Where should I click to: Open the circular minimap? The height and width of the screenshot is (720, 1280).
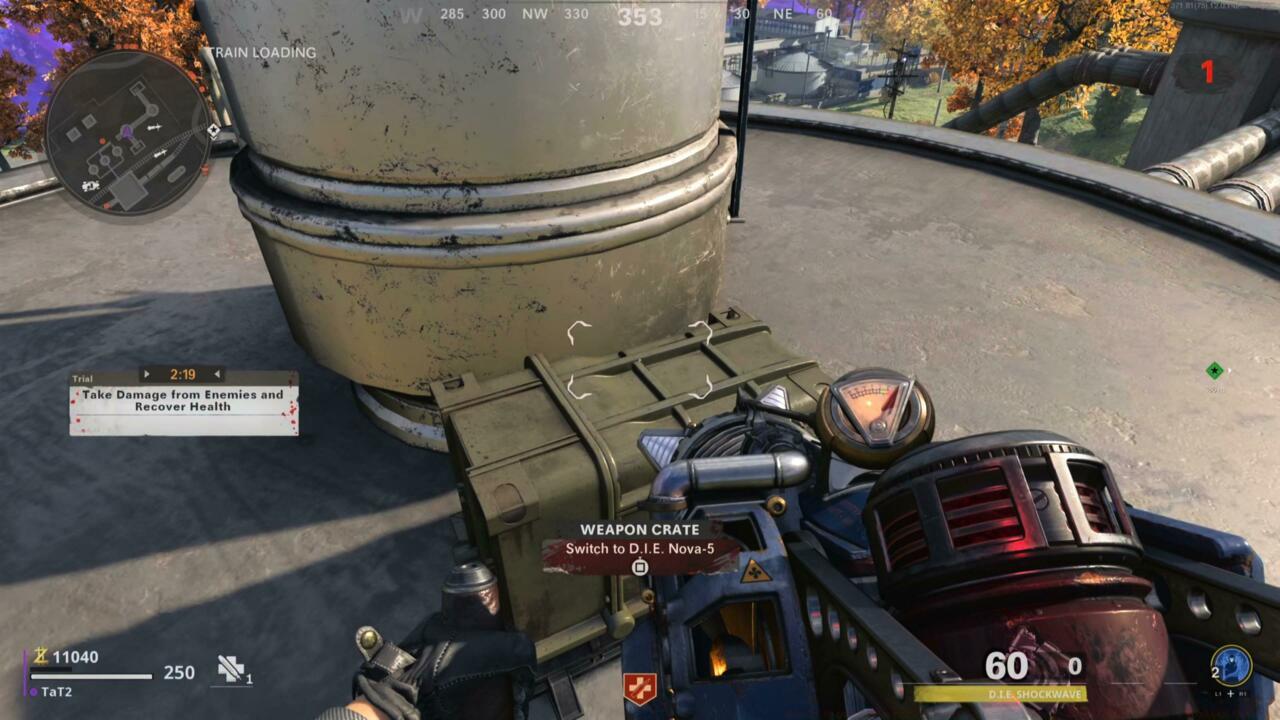point(128,133)
